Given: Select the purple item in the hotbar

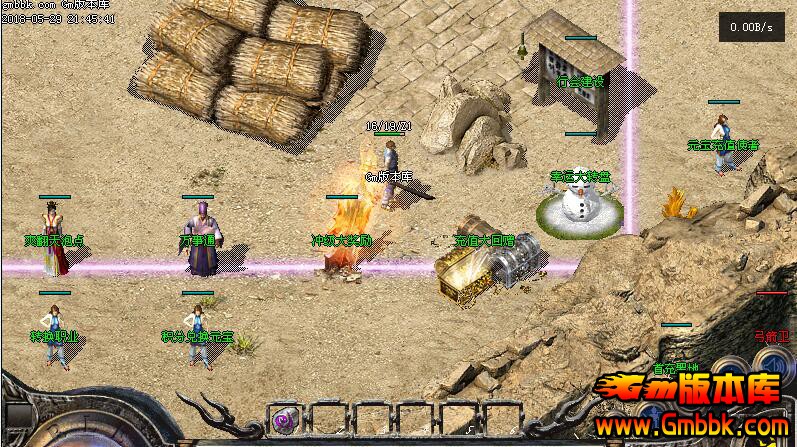Looking at the screenshot, I should pyautogui.click(x=284, y=418).
